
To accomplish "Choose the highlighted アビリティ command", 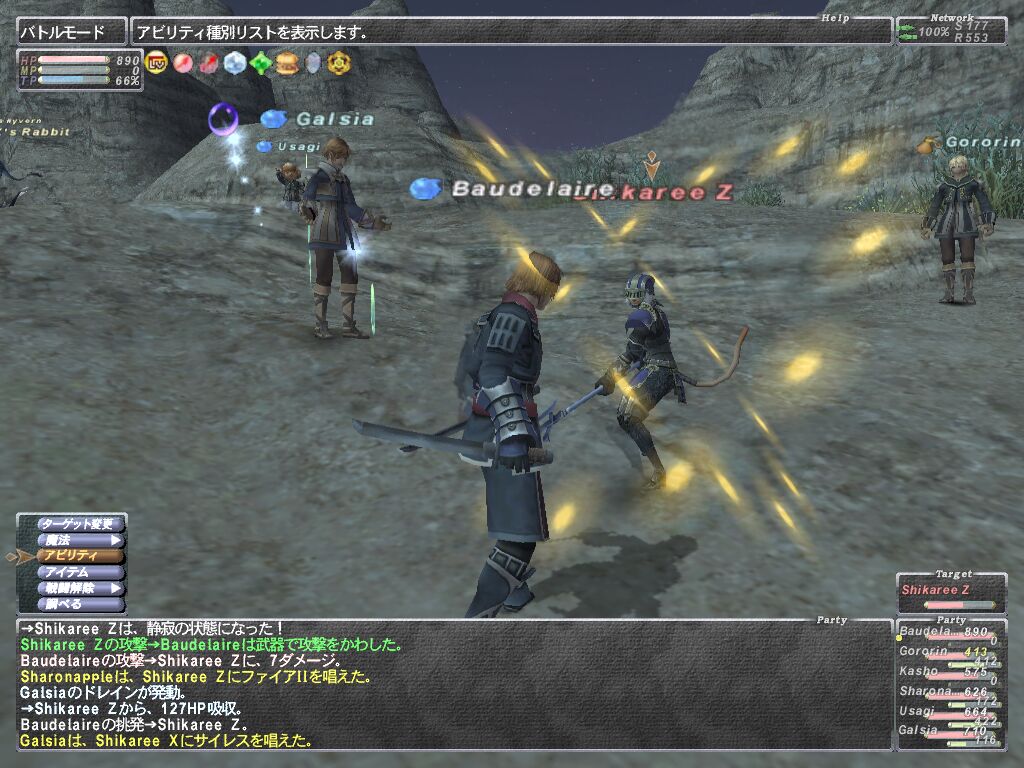I will coord(80,556).
